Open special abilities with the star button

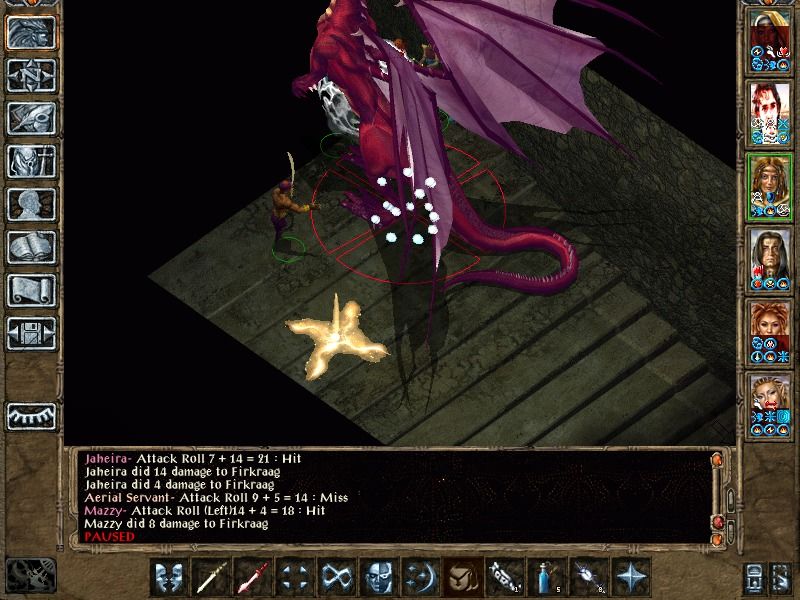tap(631, 577)
